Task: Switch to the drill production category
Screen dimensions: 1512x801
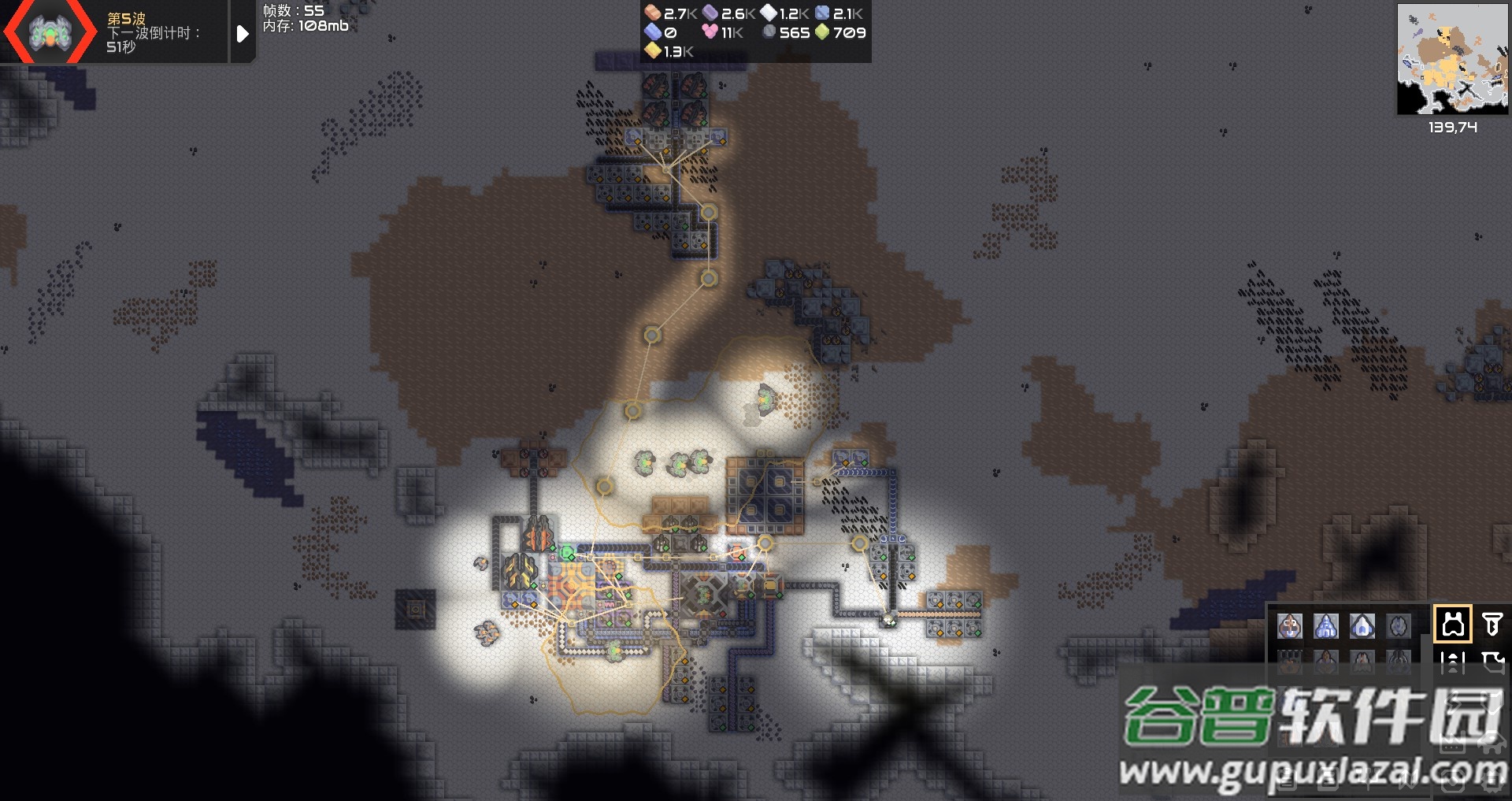Action: pos(1492,625)
